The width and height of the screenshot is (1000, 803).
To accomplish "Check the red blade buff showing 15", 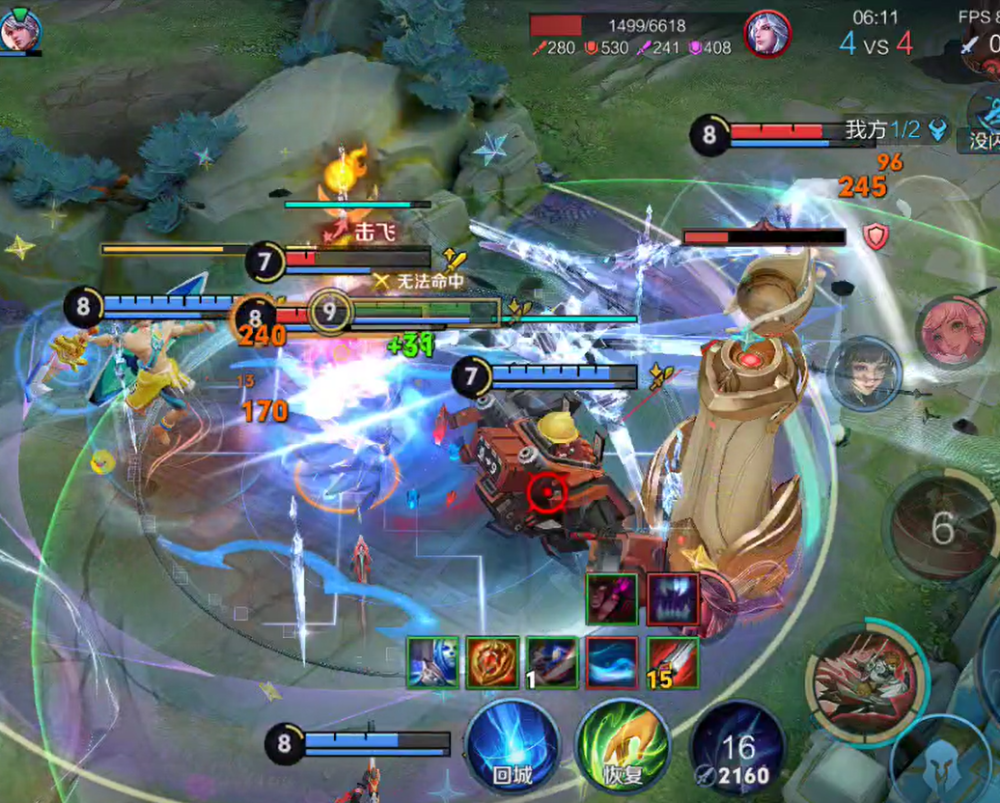I will coord(672,662).
